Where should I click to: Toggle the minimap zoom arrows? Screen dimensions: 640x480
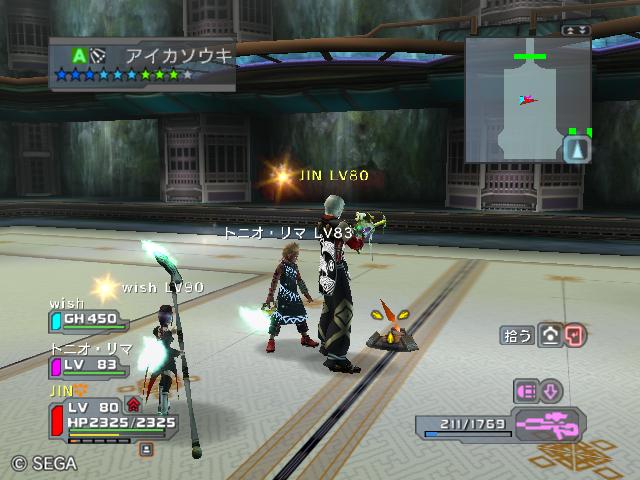(576, 31)
